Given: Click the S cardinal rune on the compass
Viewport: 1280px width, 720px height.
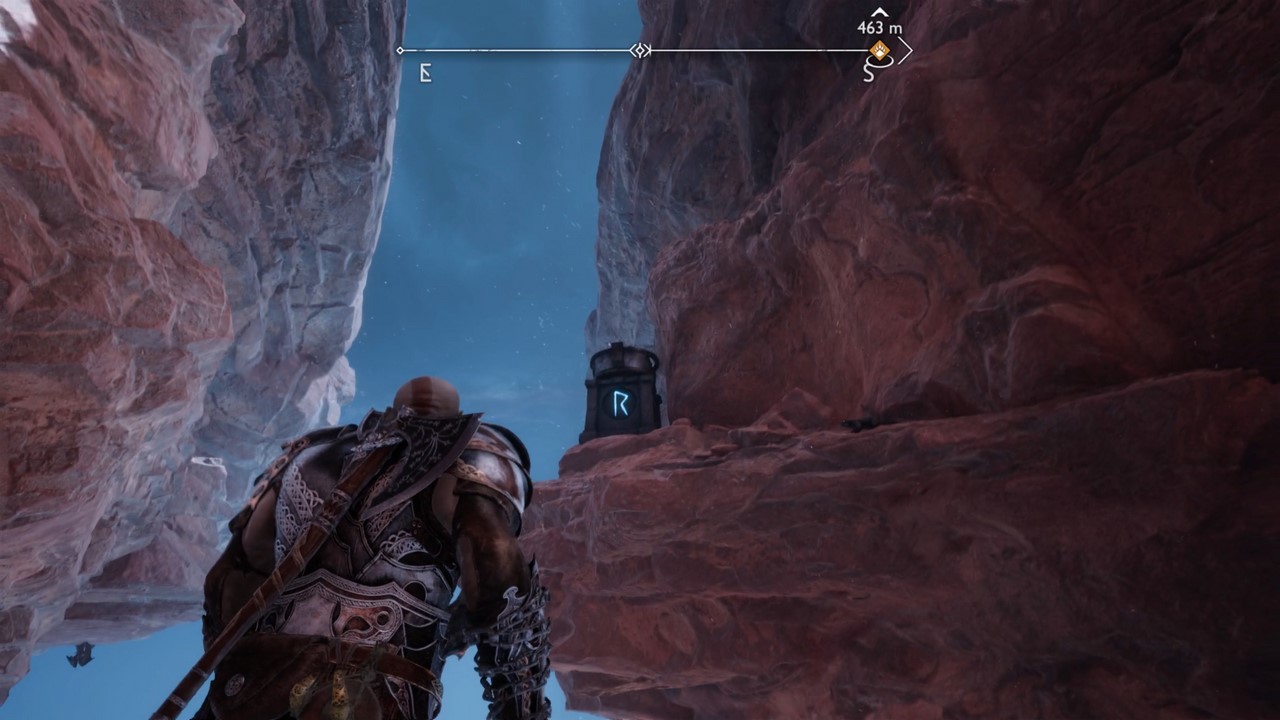Looking at the screenshot, I should pos(870,73).
